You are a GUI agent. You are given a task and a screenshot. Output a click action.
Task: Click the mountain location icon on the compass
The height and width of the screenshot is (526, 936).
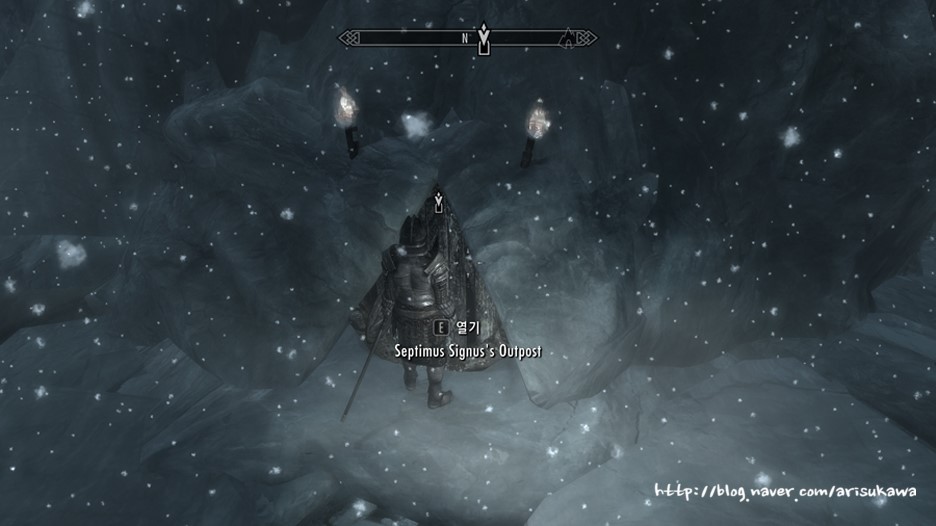click(569, 39)
